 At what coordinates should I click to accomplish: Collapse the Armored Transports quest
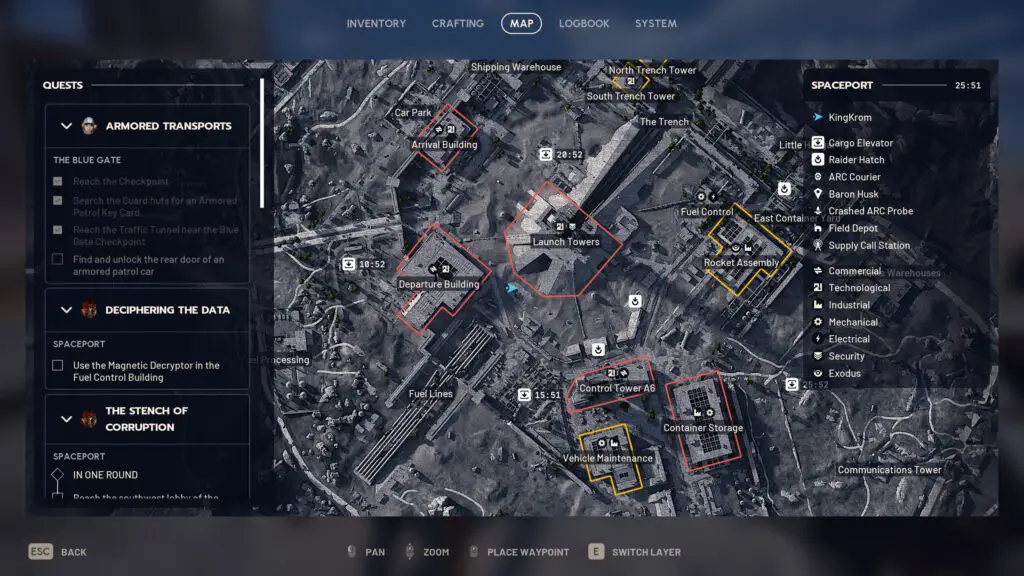(67, 126)
